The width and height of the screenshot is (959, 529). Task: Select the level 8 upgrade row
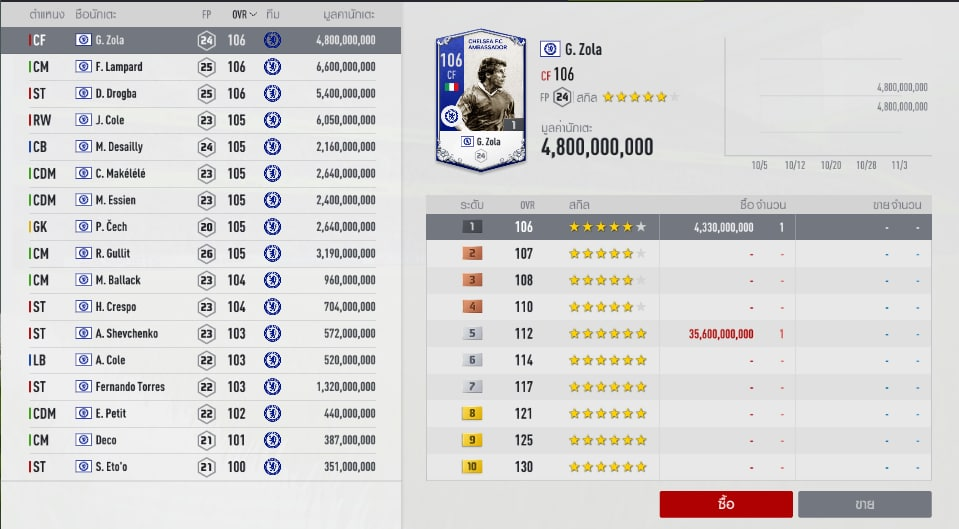coord(679,414)
